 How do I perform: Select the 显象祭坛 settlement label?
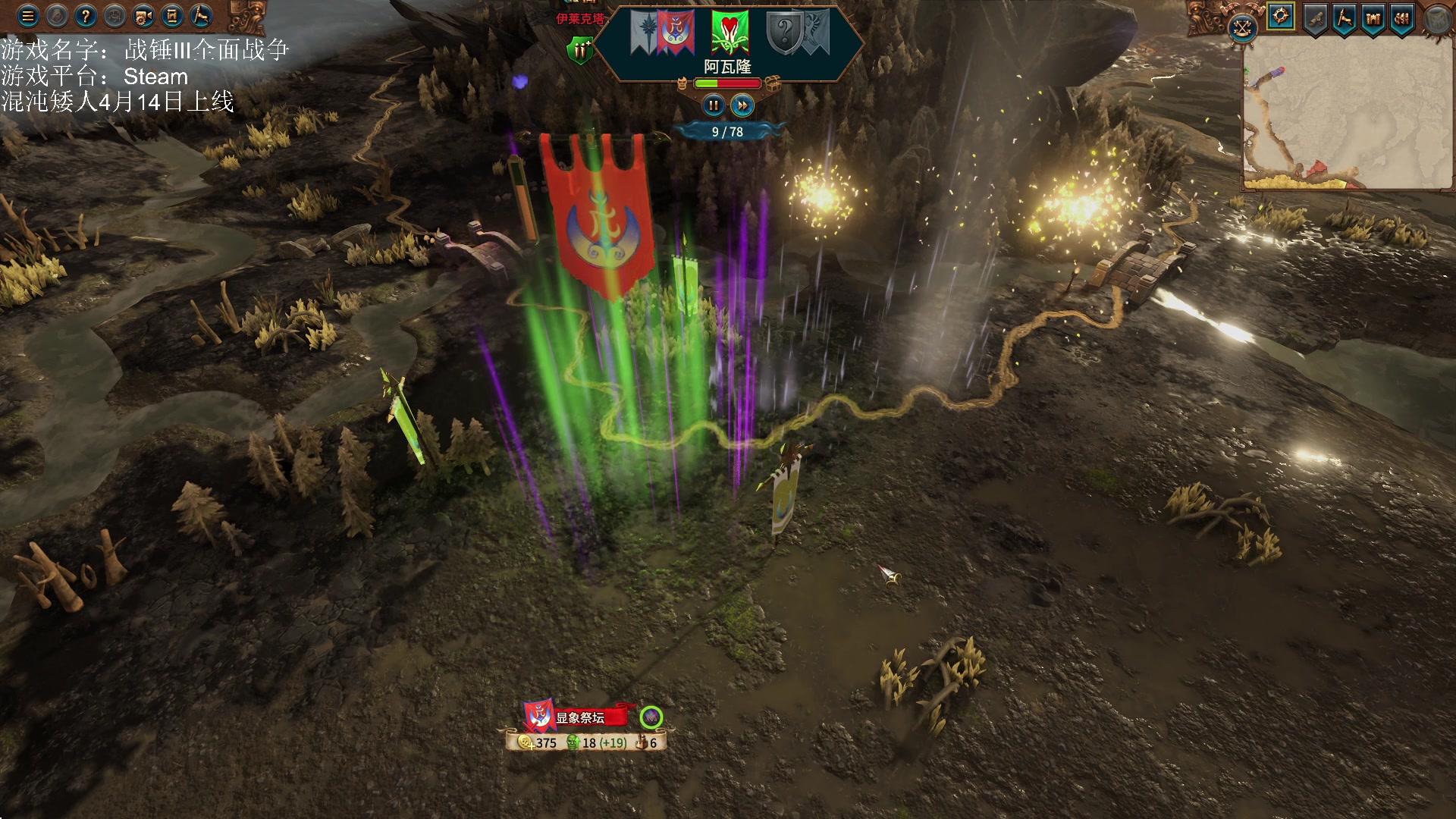click(x=580, y=717)
